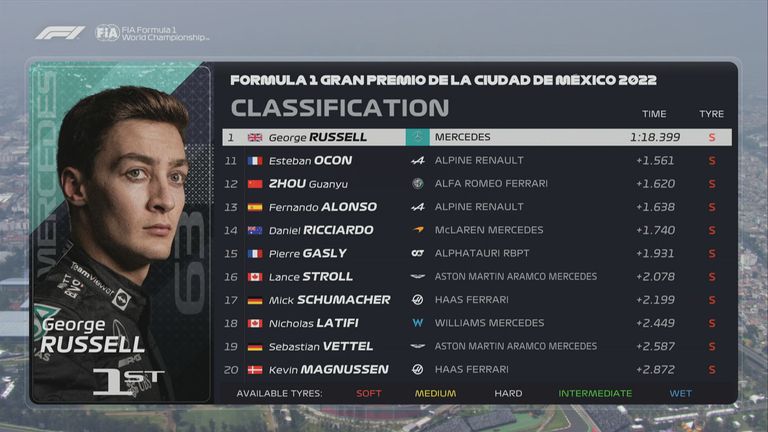The height and width of the screenshot is (432, 768).
Task: Select George Russell's first-place row
Action: [476, 137]
